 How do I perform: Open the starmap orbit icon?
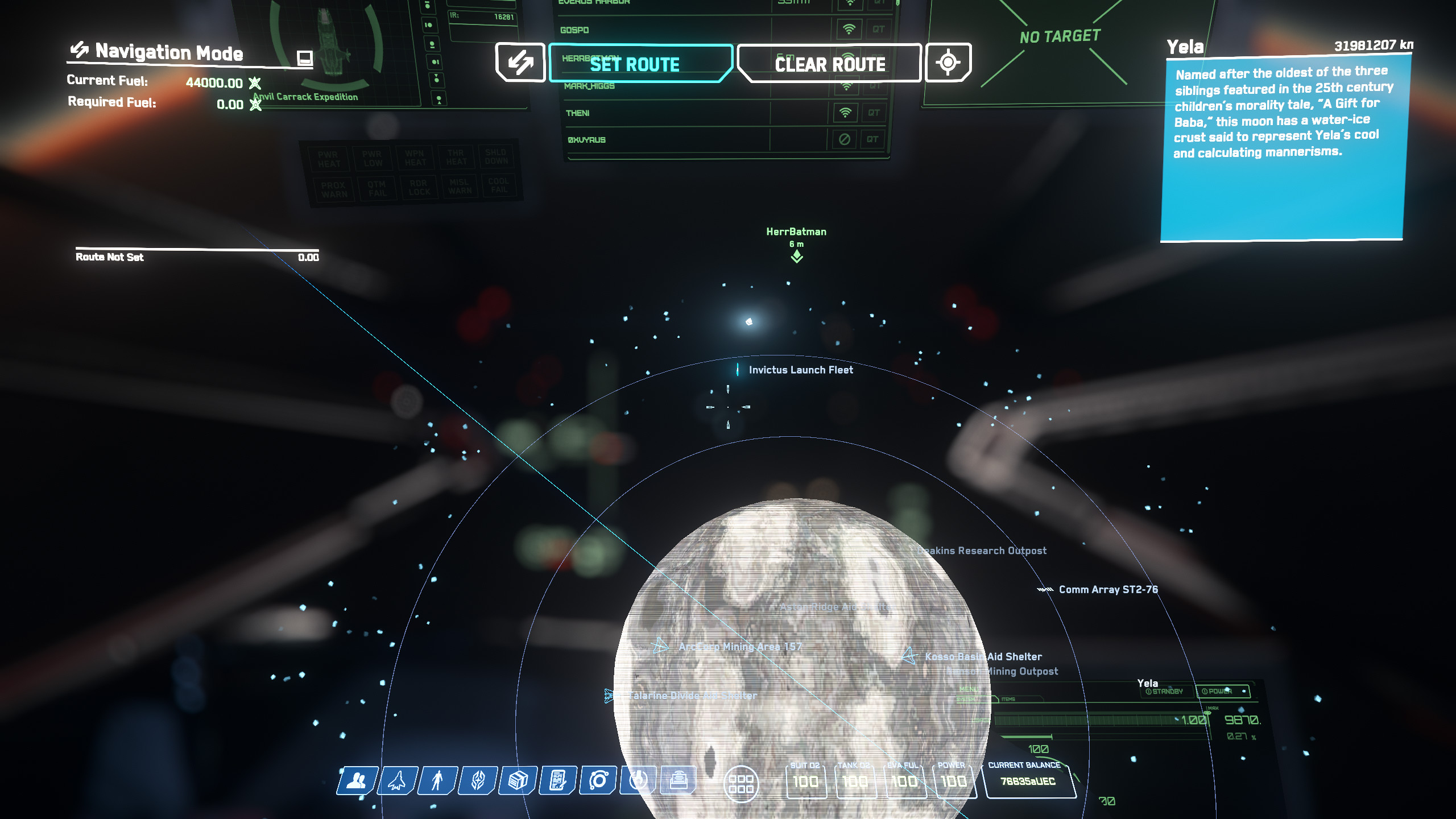(598, 780)
